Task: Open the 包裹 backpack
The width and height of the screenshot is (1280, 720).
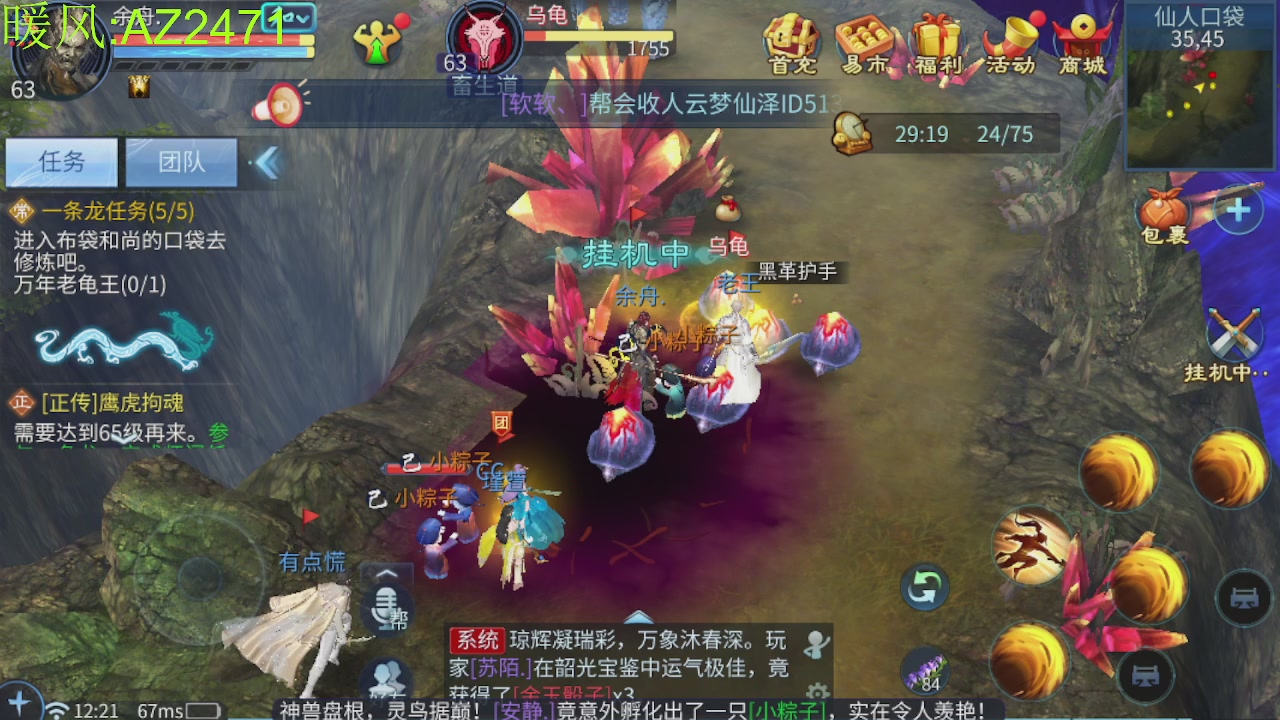Action: pos(1161,213)
